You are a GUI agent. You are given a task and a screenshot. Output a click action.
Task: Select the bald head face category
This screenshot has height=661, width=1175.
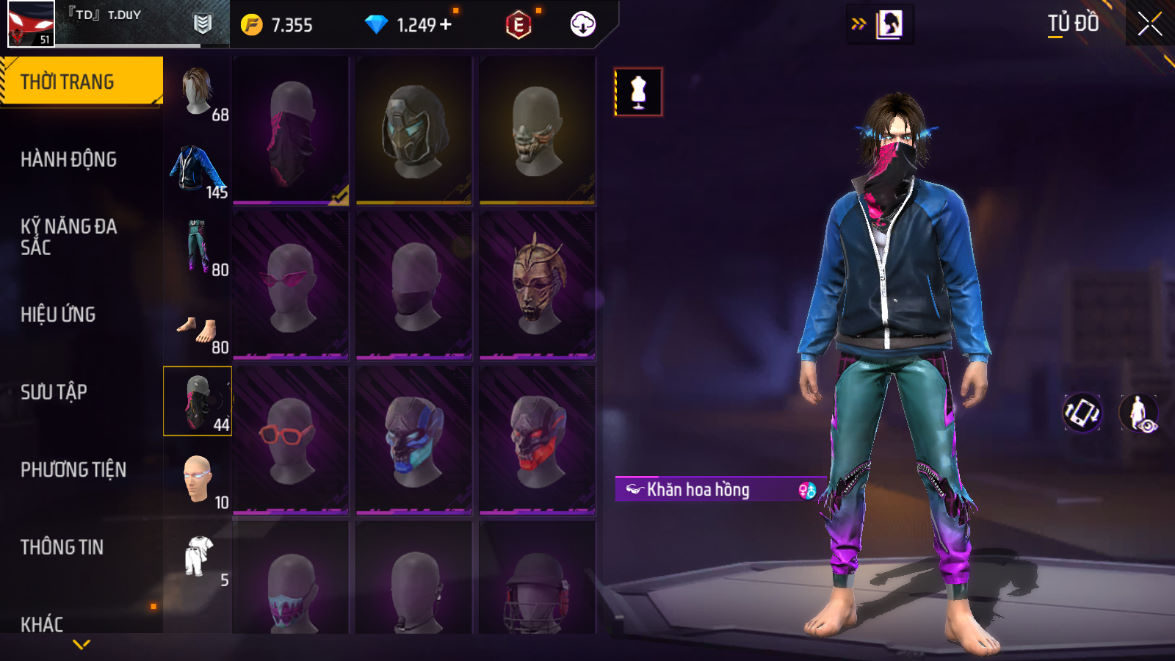tap(198, 478)
